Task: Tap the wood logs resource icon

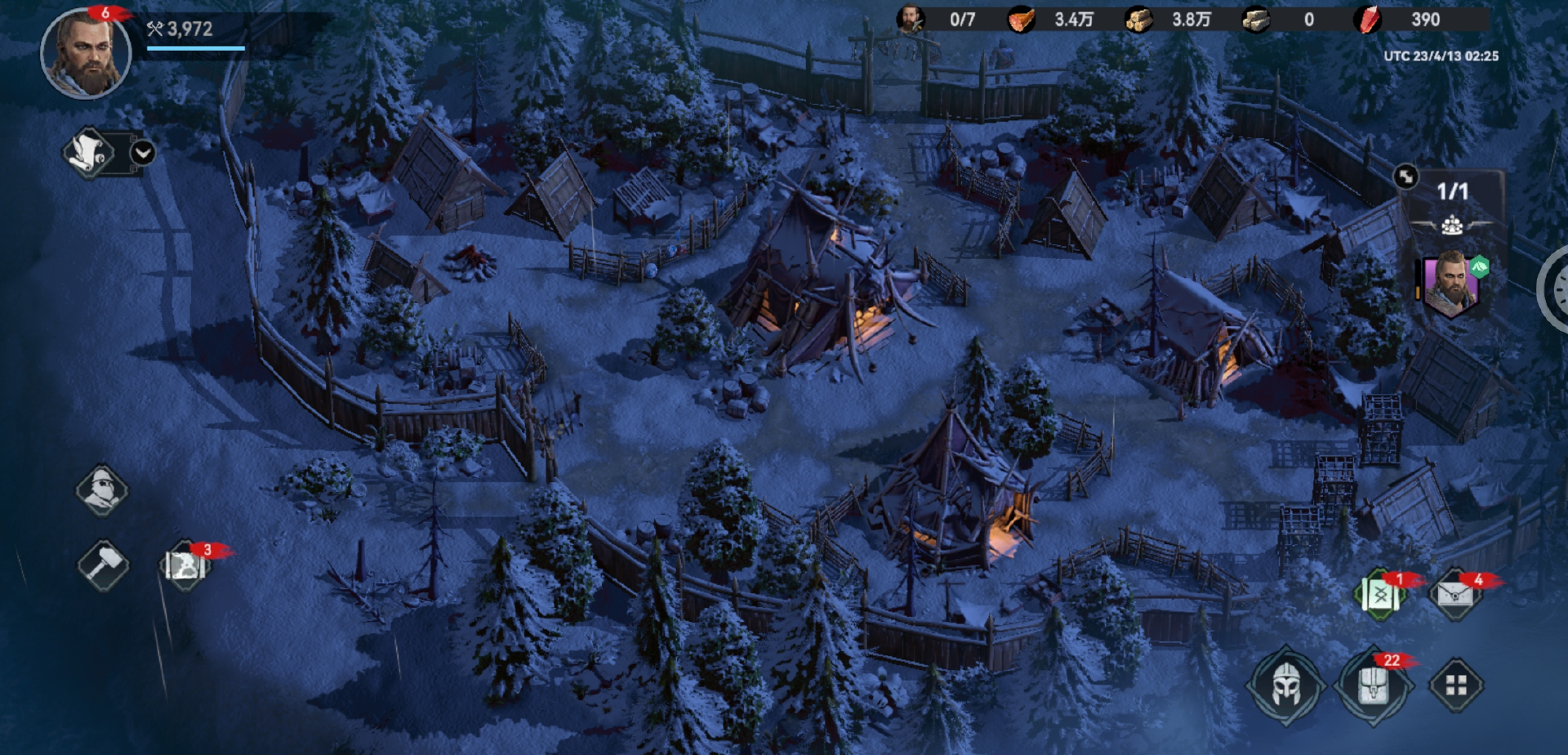Action: 1138,20
